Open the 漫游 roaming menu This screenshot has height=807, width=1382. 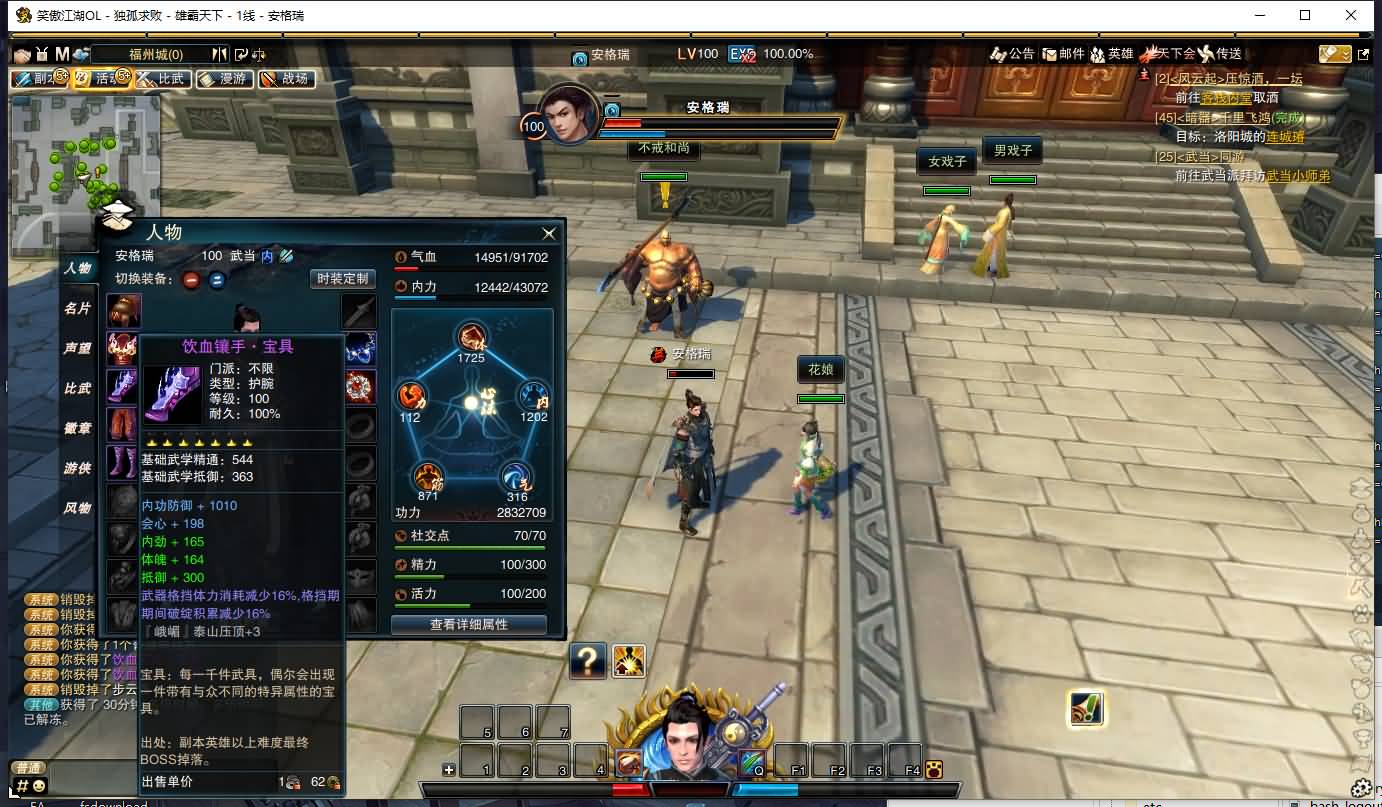224,79
